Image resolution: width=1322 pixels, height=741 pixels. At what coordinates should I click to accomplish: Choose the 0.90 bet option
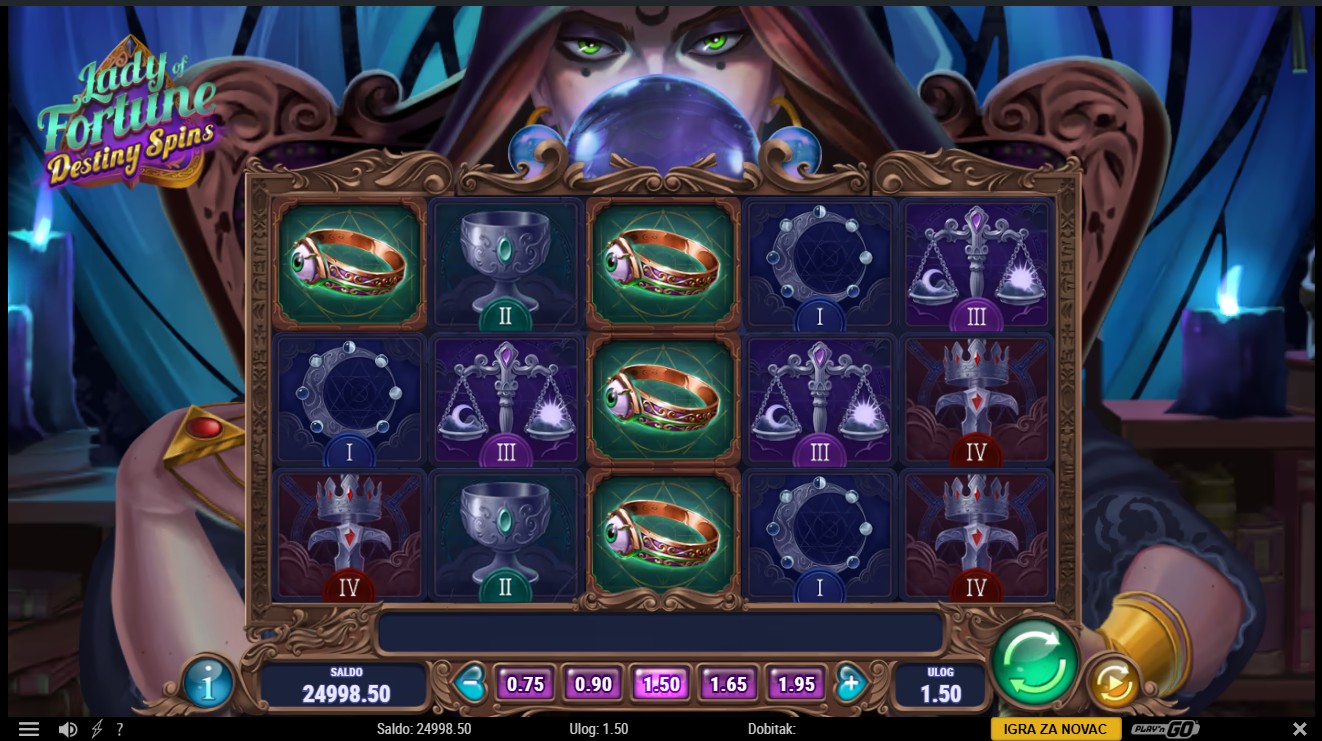click(593, 684)
